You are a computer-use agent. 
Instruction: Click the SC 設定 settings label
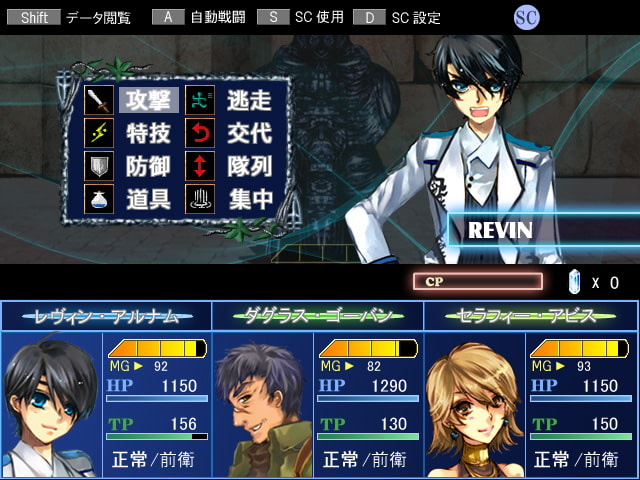click(414, 18)
